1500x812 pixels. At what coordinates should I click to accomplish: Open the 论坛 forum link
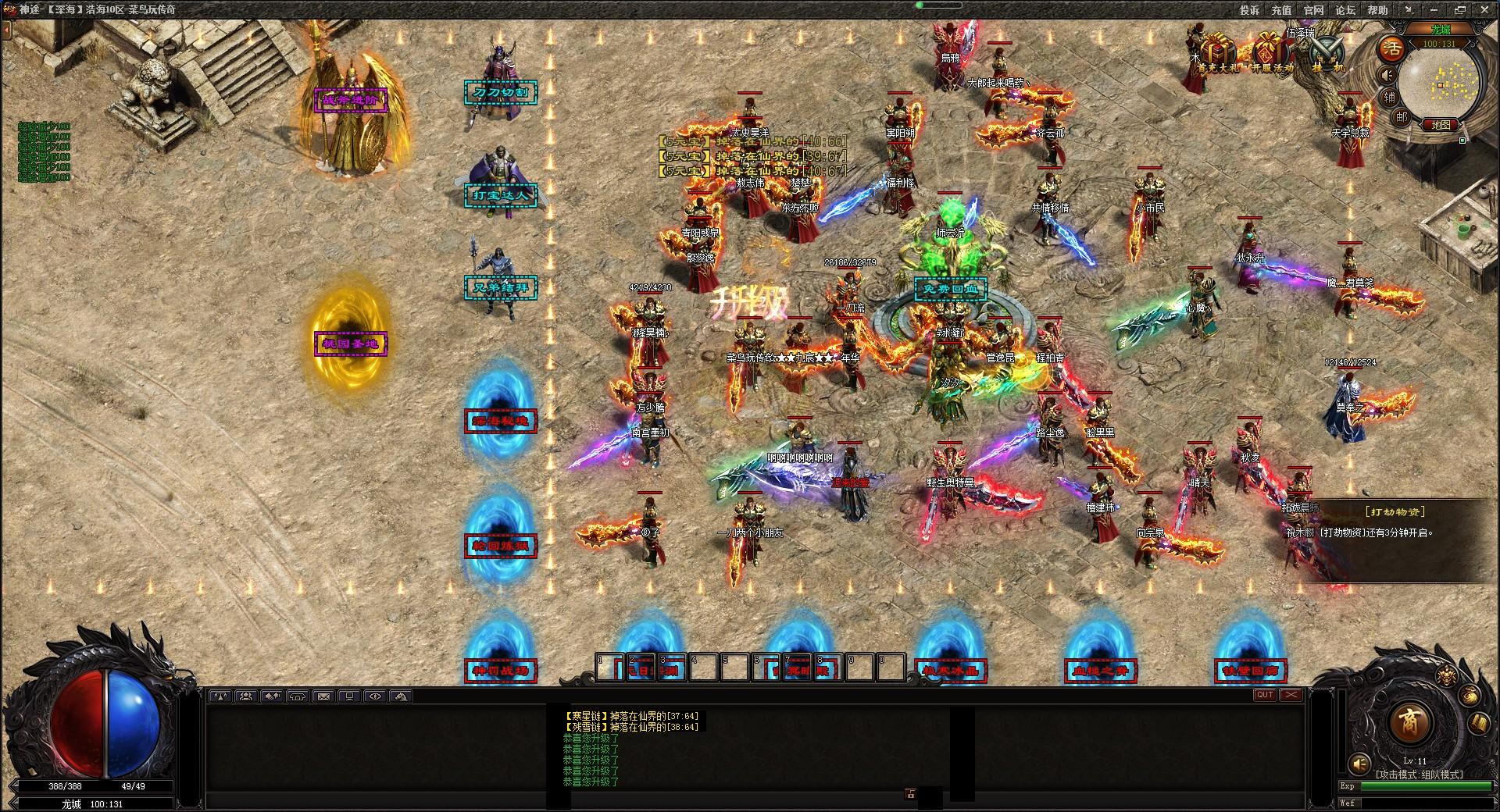1345,10
